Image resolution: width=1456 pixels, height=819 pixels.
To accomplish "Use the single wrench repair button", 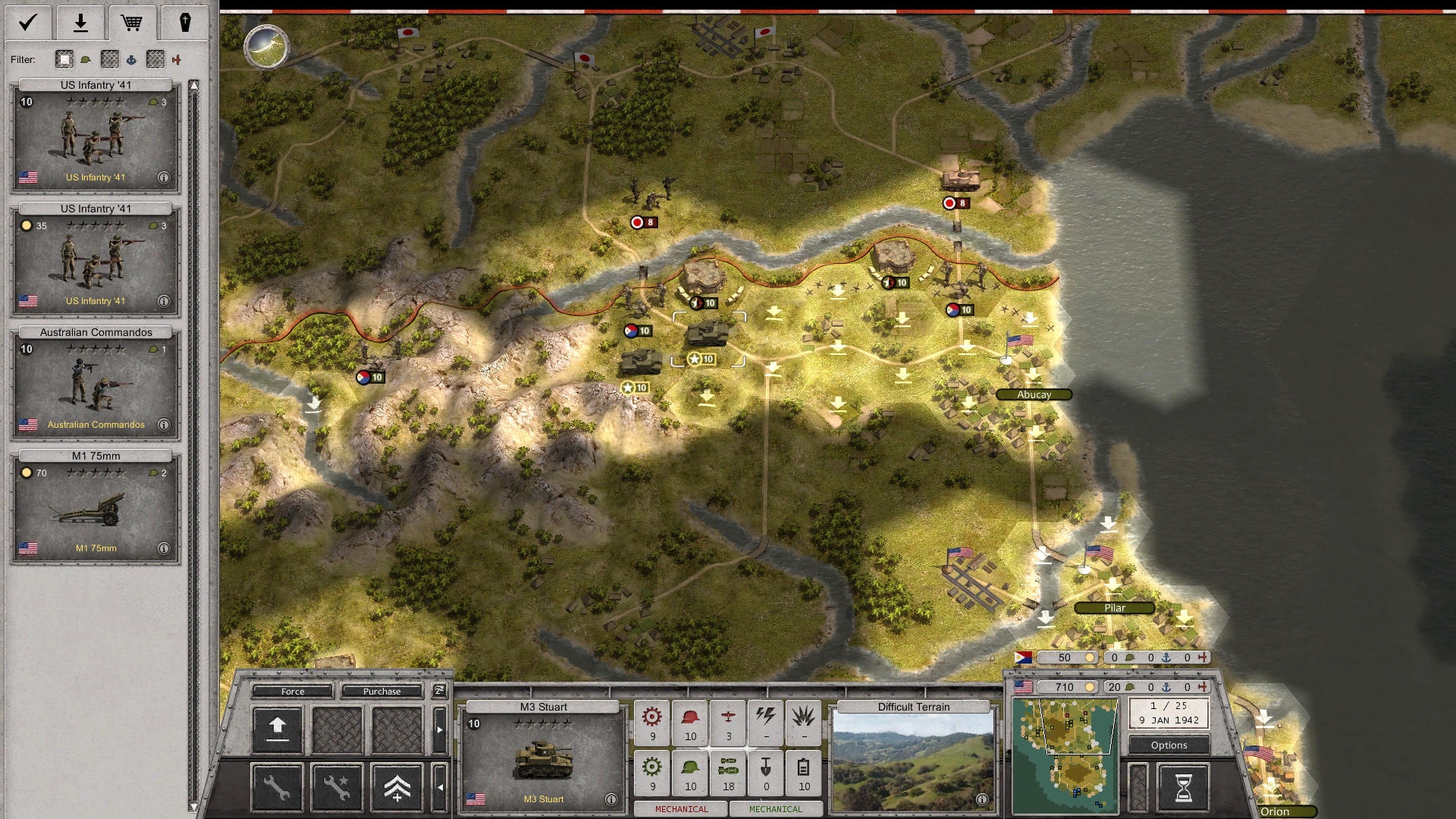I will tap(278, 788).
